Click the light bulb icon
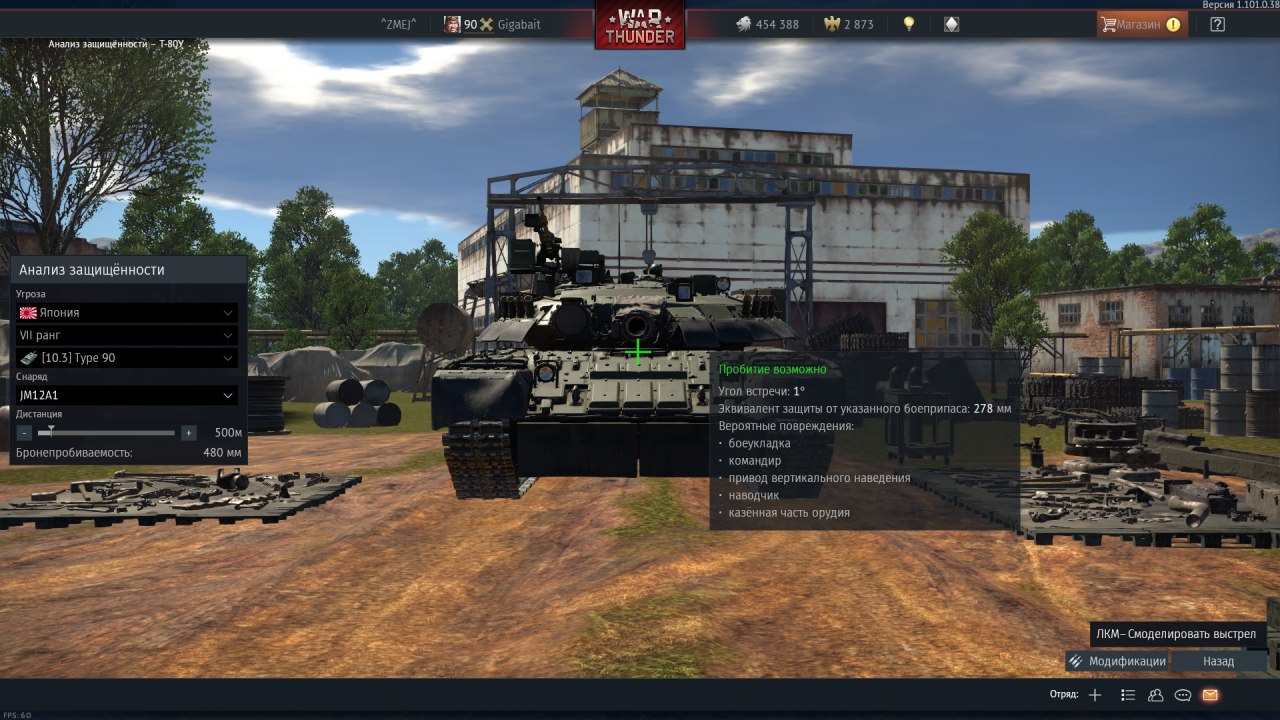1280x720 pixels. 909,24
